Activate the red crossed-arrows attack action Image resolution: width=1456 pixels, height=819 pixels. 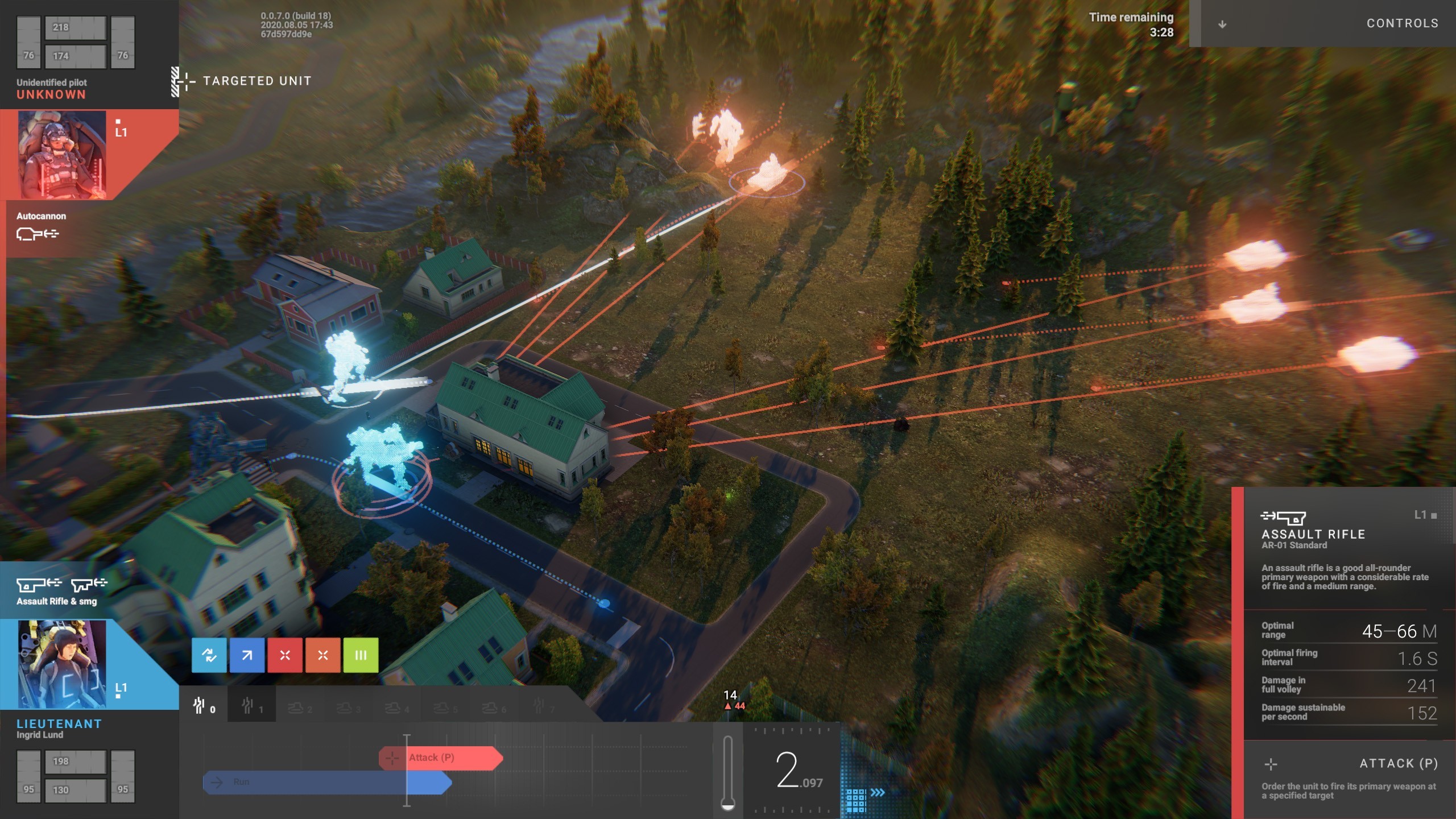(x=285, y=655)
